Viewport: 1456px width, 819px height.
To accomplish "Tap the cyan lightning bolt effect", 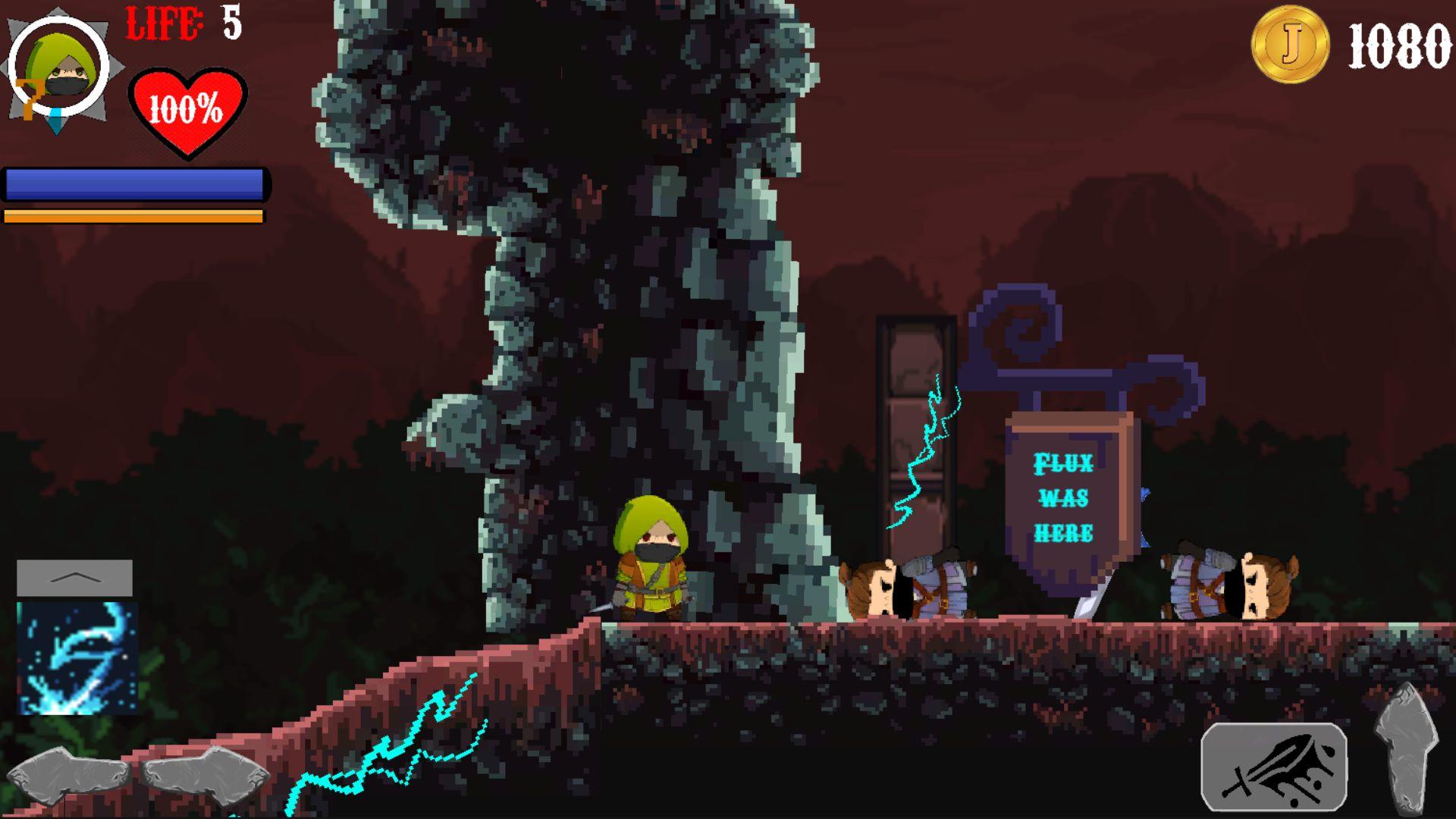I will 921,447.
